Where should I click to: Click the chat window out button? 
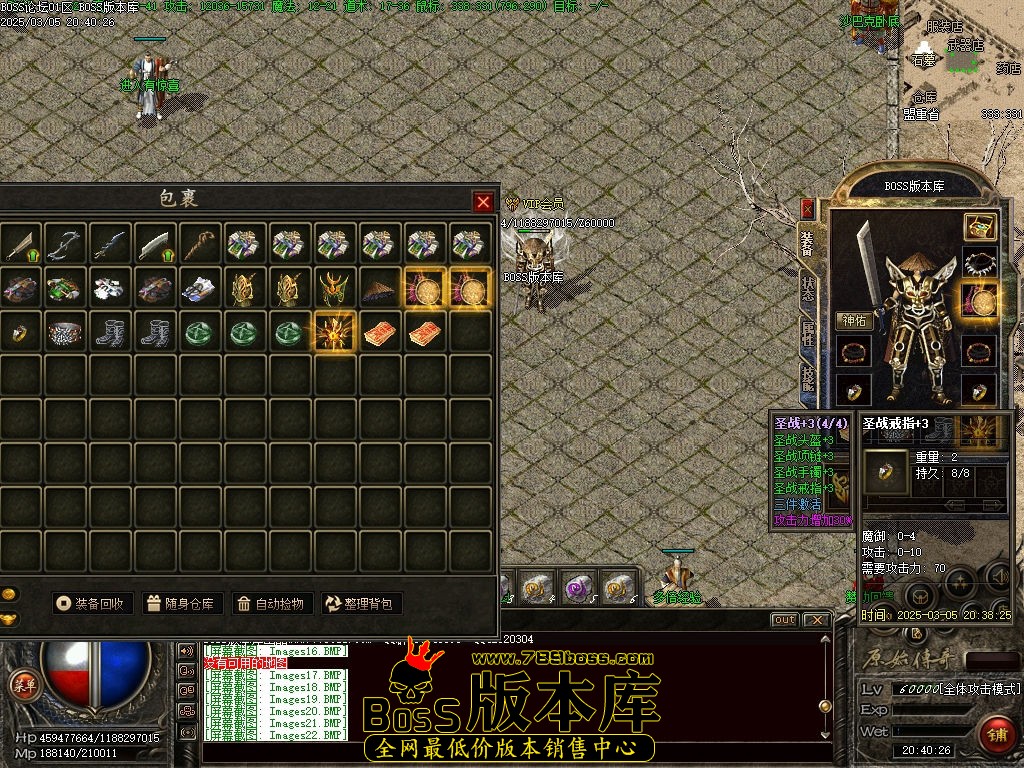point(785,620)
